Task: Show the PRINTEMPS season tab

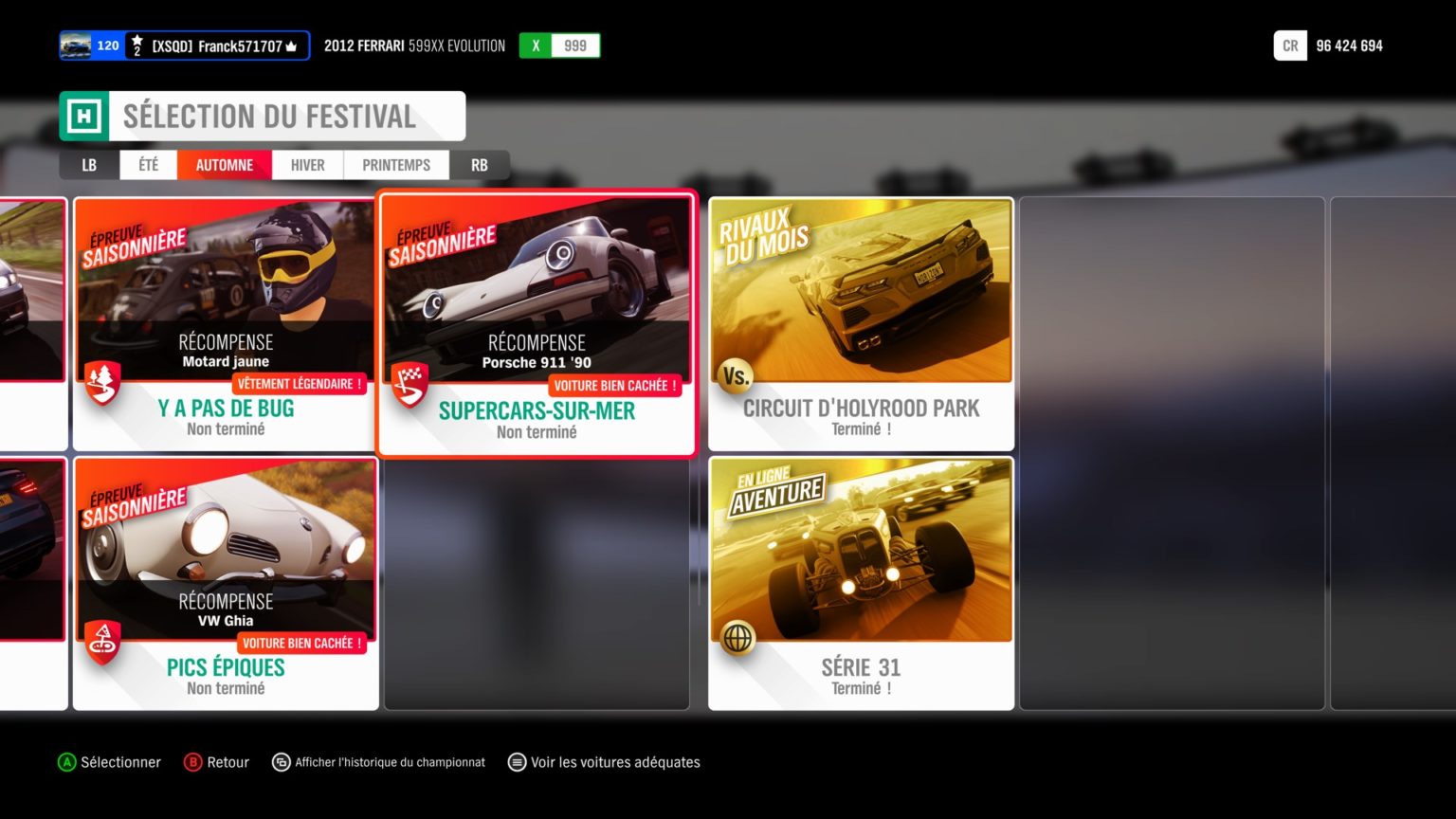Action: [396, 165]
